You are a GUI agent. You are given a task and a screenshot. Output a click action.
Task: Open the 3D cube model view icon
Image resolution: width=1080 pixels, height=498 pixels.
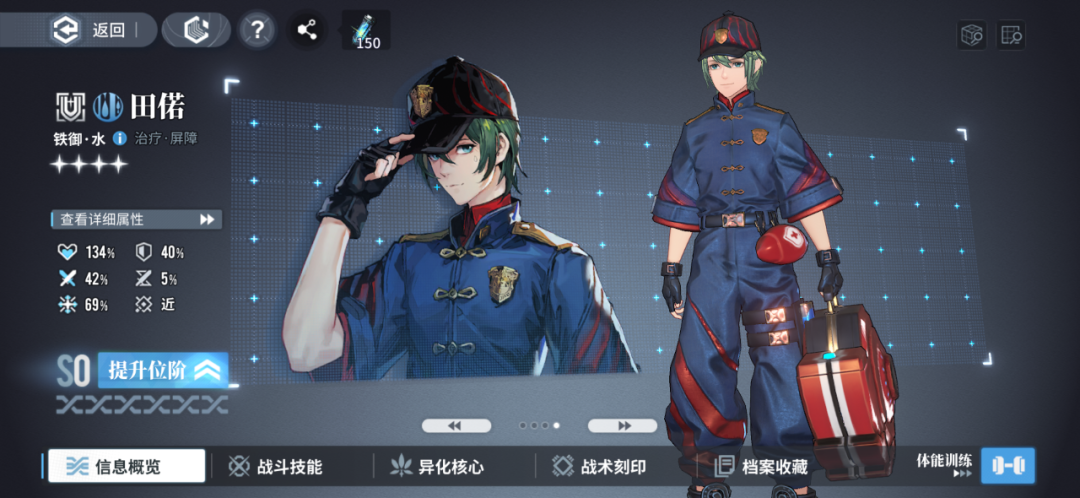[972, 35]
